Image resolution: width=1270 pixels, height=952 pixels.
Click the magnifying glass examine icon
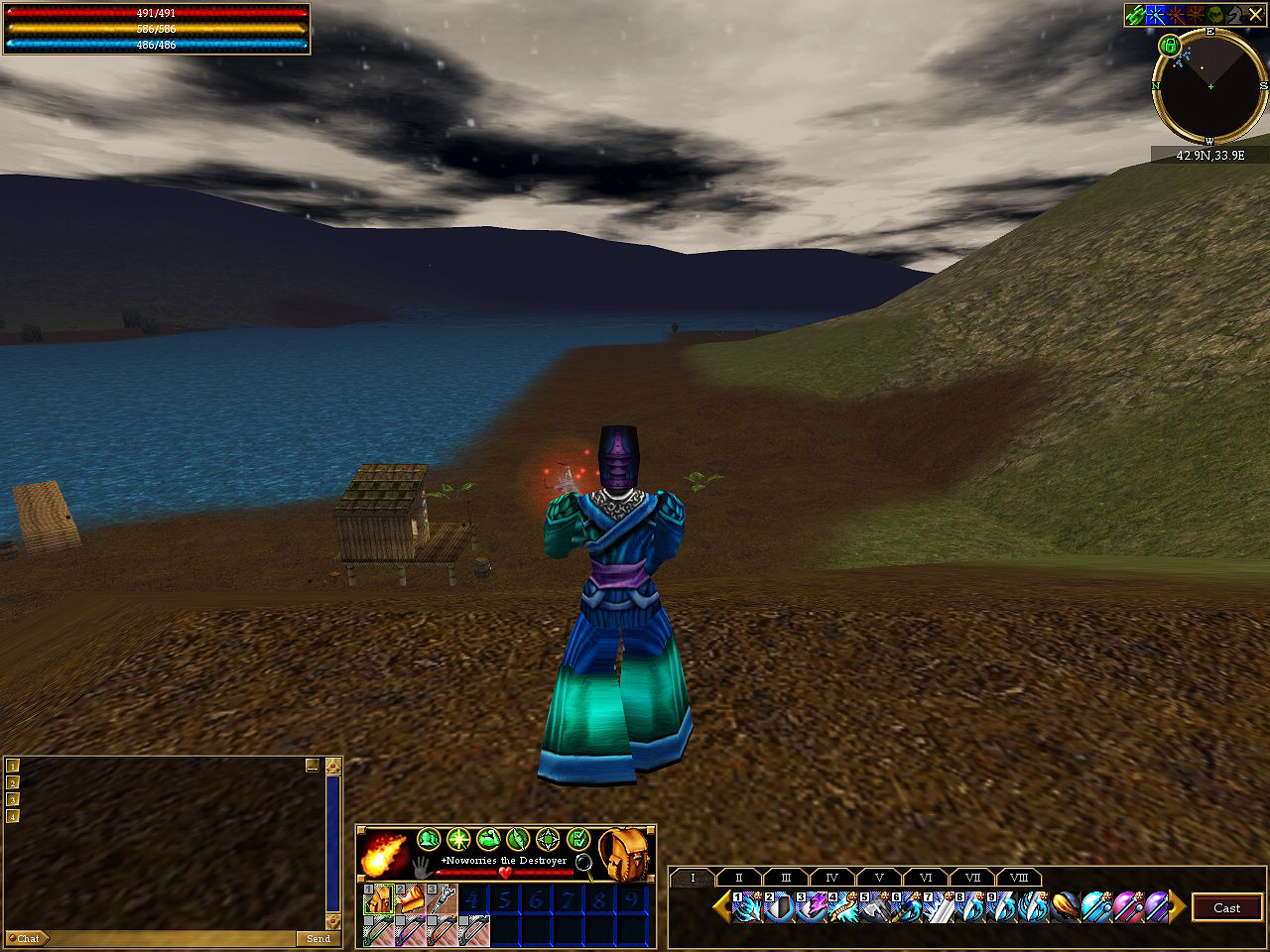click(584, 863)
